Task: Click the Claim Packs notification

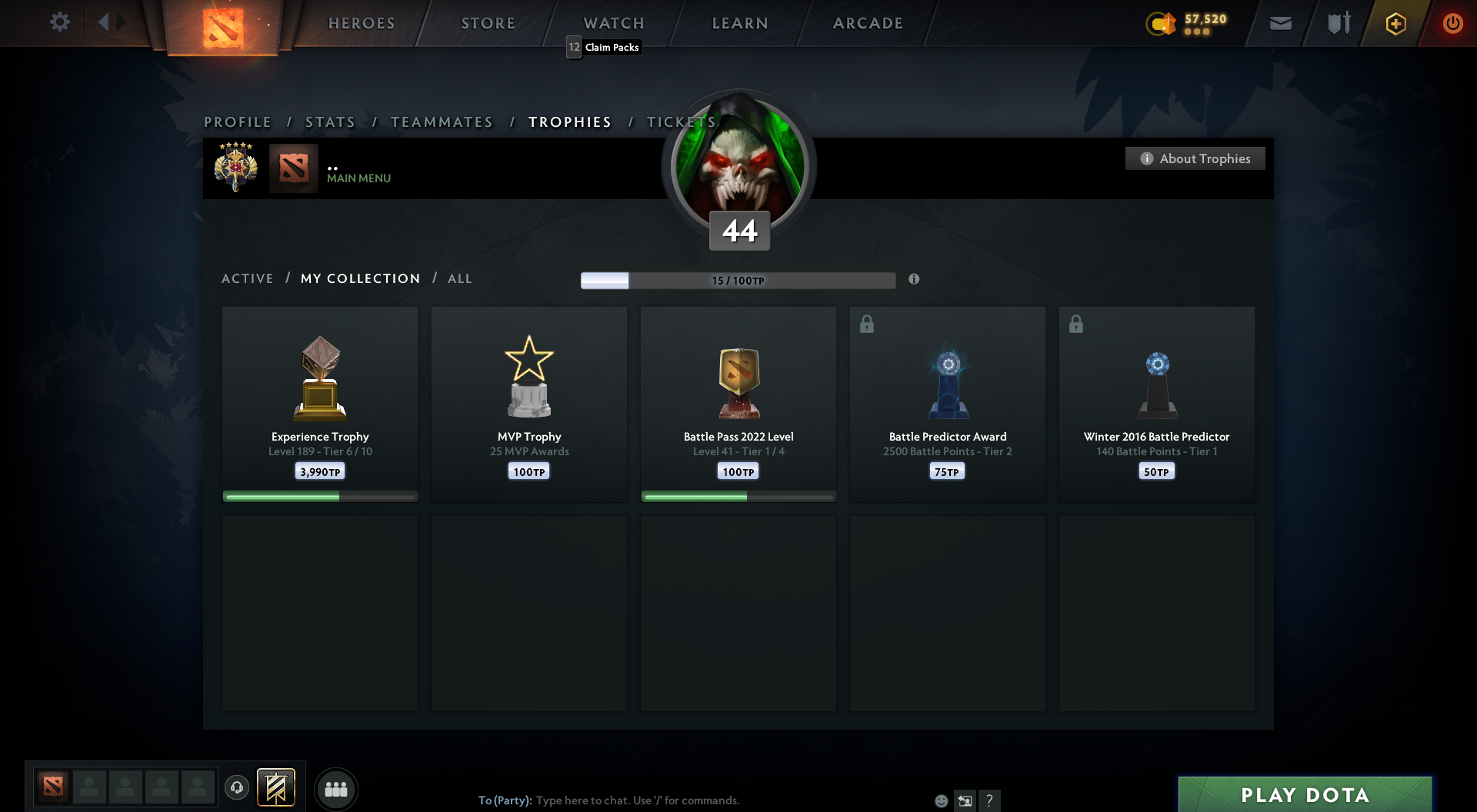Action: click(x=603, y=47)
